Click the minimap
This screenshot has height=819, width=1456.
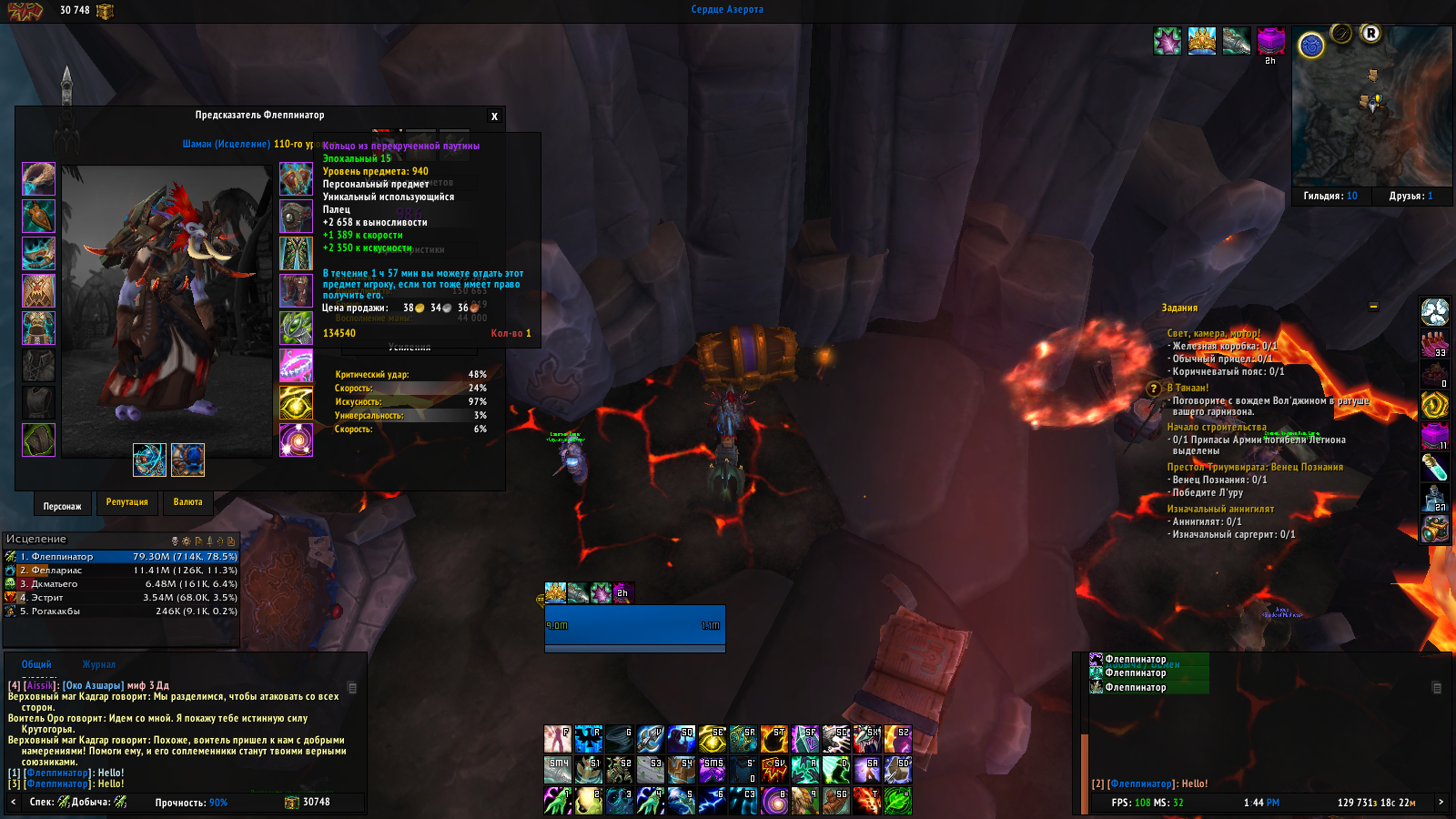pyautogui.click(x=1371, y=107)
